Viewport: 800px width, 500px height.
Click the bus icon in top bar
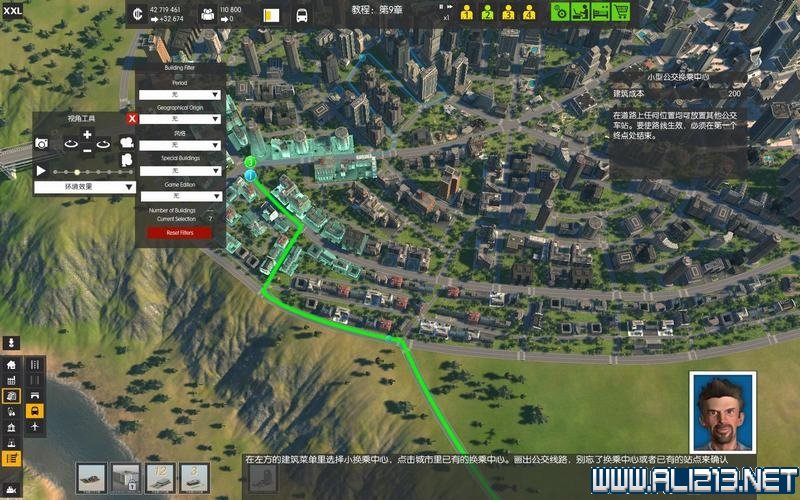tap(301, 16)
